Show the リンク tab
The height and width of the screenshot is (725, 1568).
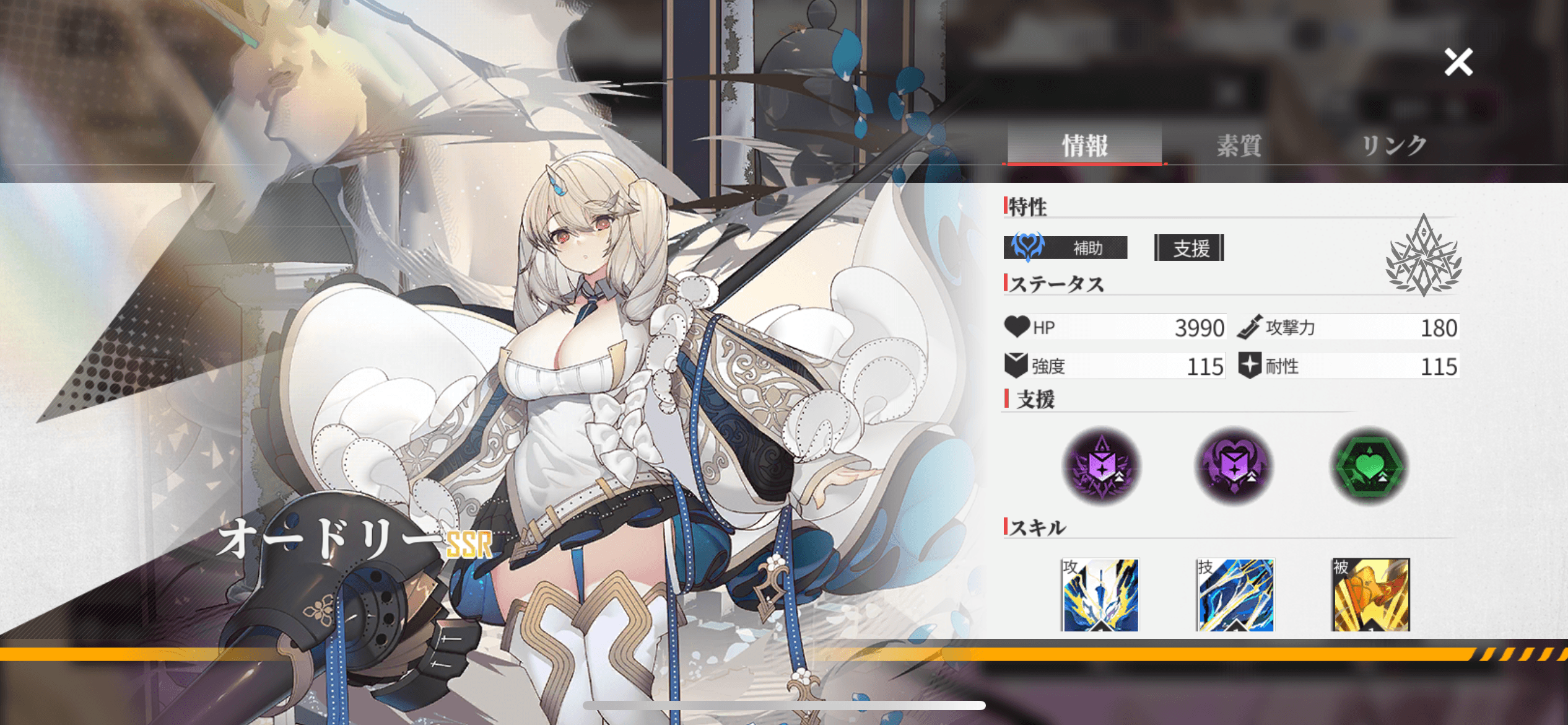pyautogui.click(x=1393, y=146)
